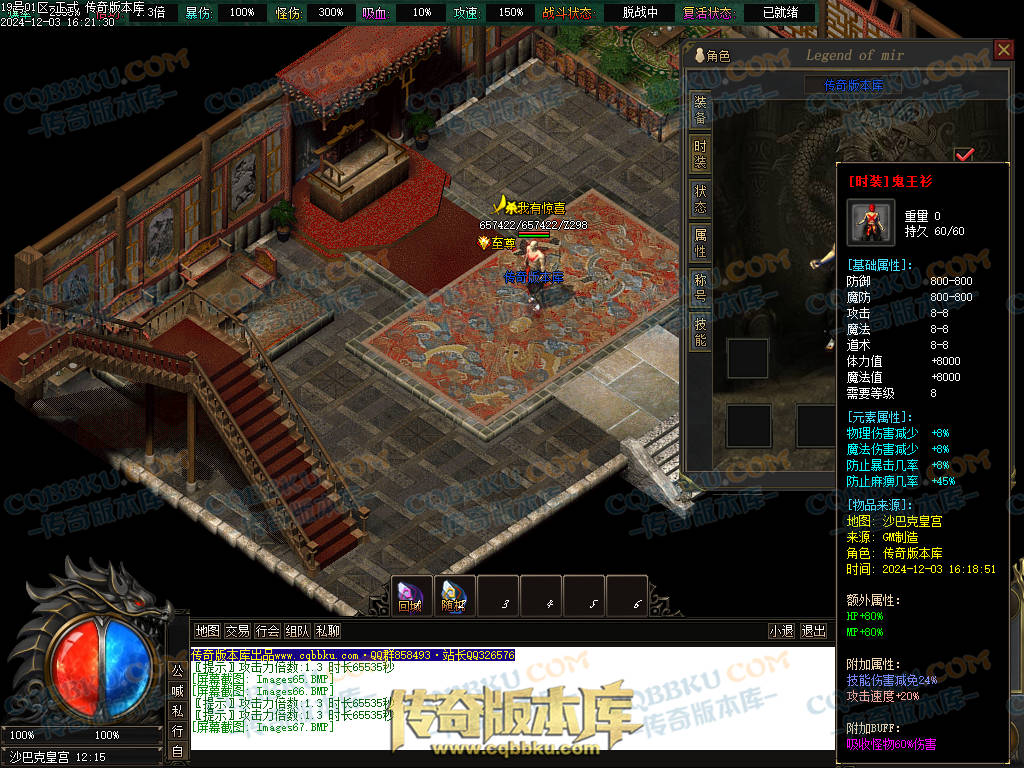Click the 小退 logout to character select button
Image resolution: width=1024 pixels, height=768 pixels.
781,631
